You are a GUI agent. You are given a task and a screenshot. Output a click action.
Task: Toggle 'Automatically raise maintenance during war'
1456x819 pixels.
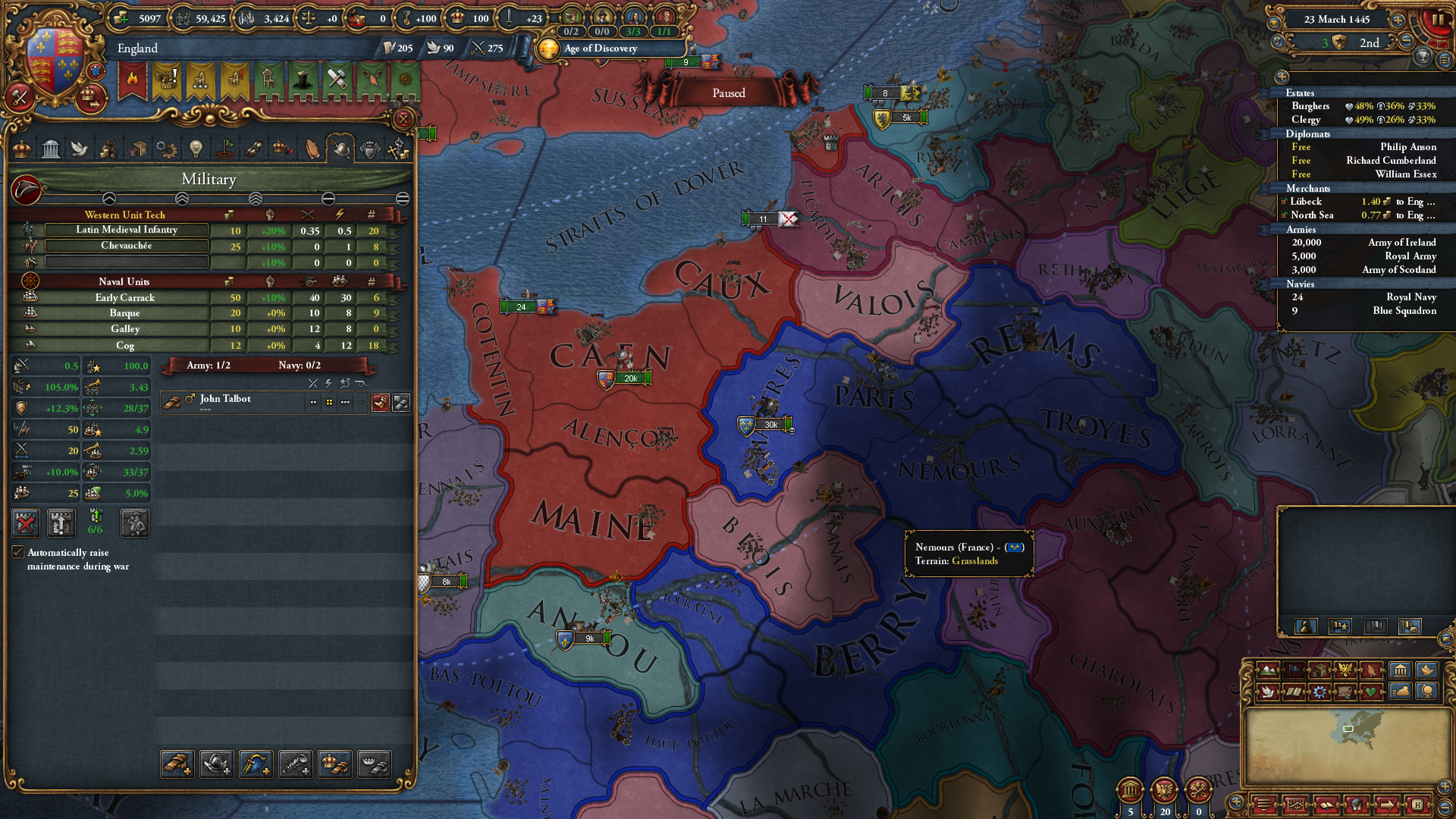click(x=18, y=552)
